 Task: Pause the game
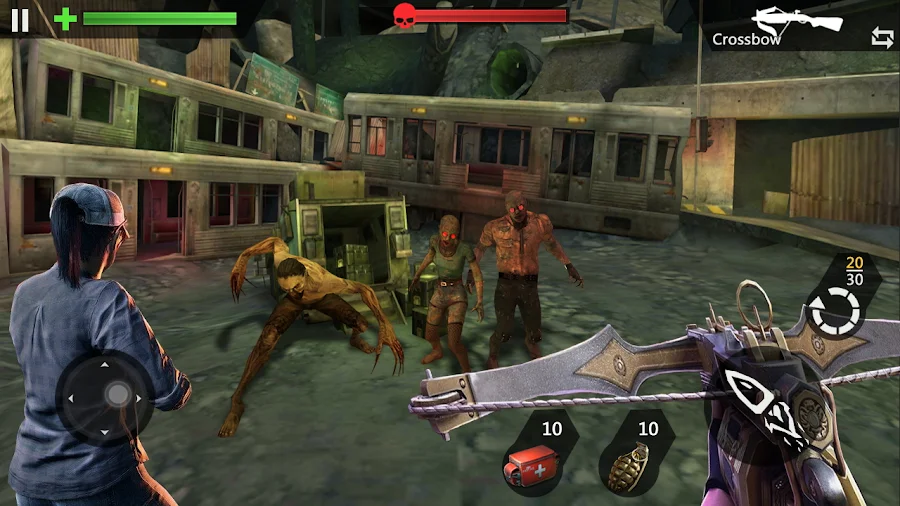click(x=20, y=19)
